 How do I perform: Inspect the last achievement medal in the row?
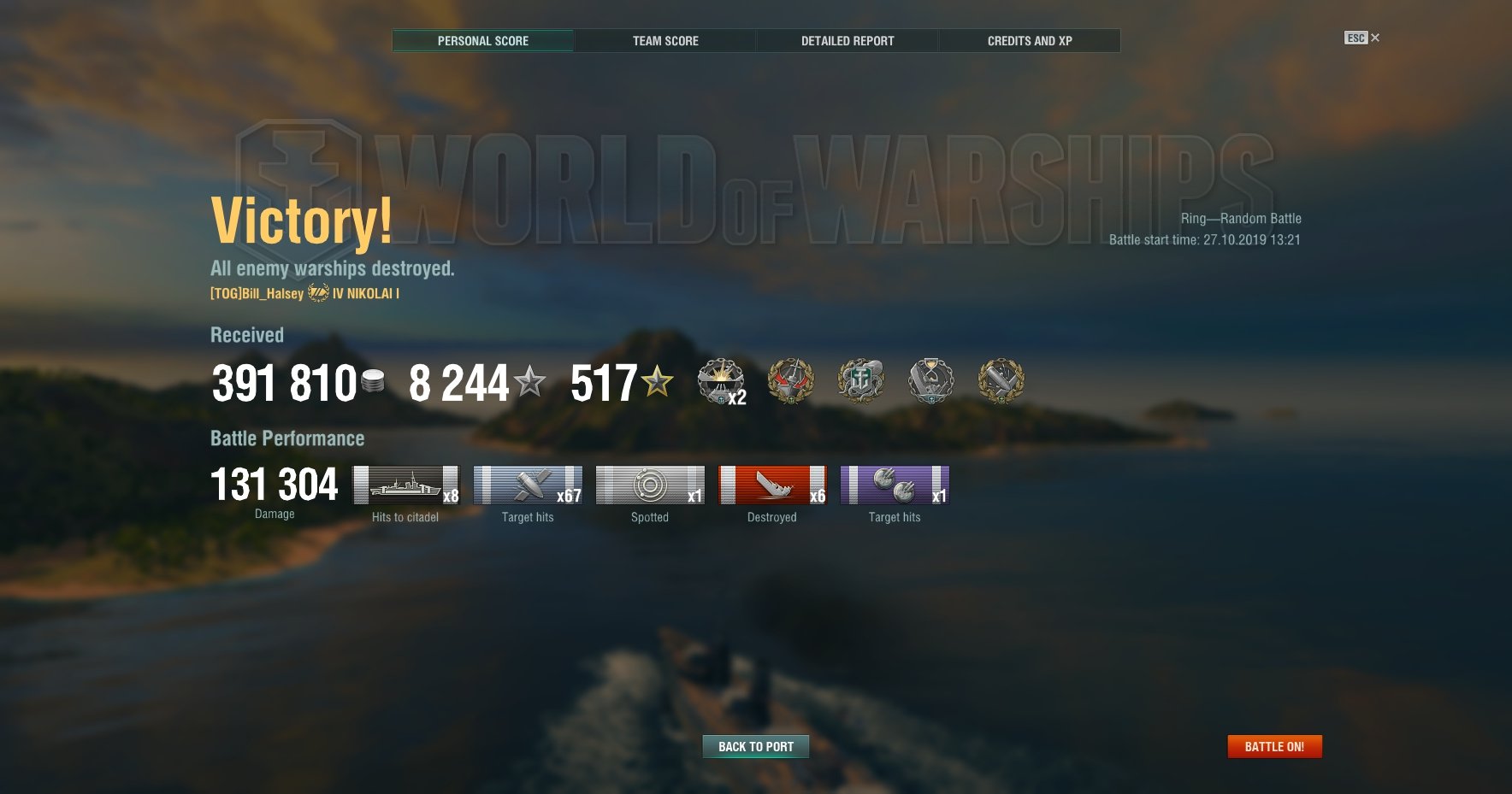click(x=1001, y=381)
